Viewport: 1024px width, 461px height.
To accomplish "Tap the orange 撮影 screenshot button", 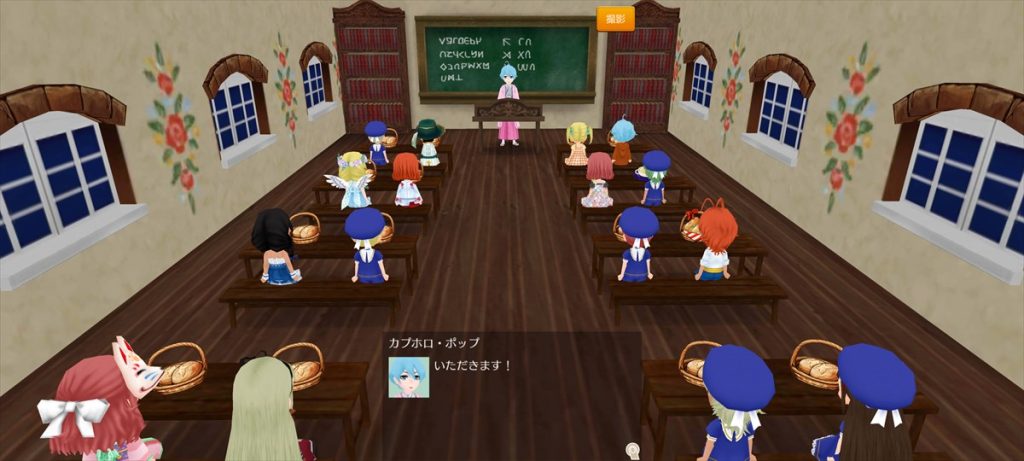I will [615, 19].
